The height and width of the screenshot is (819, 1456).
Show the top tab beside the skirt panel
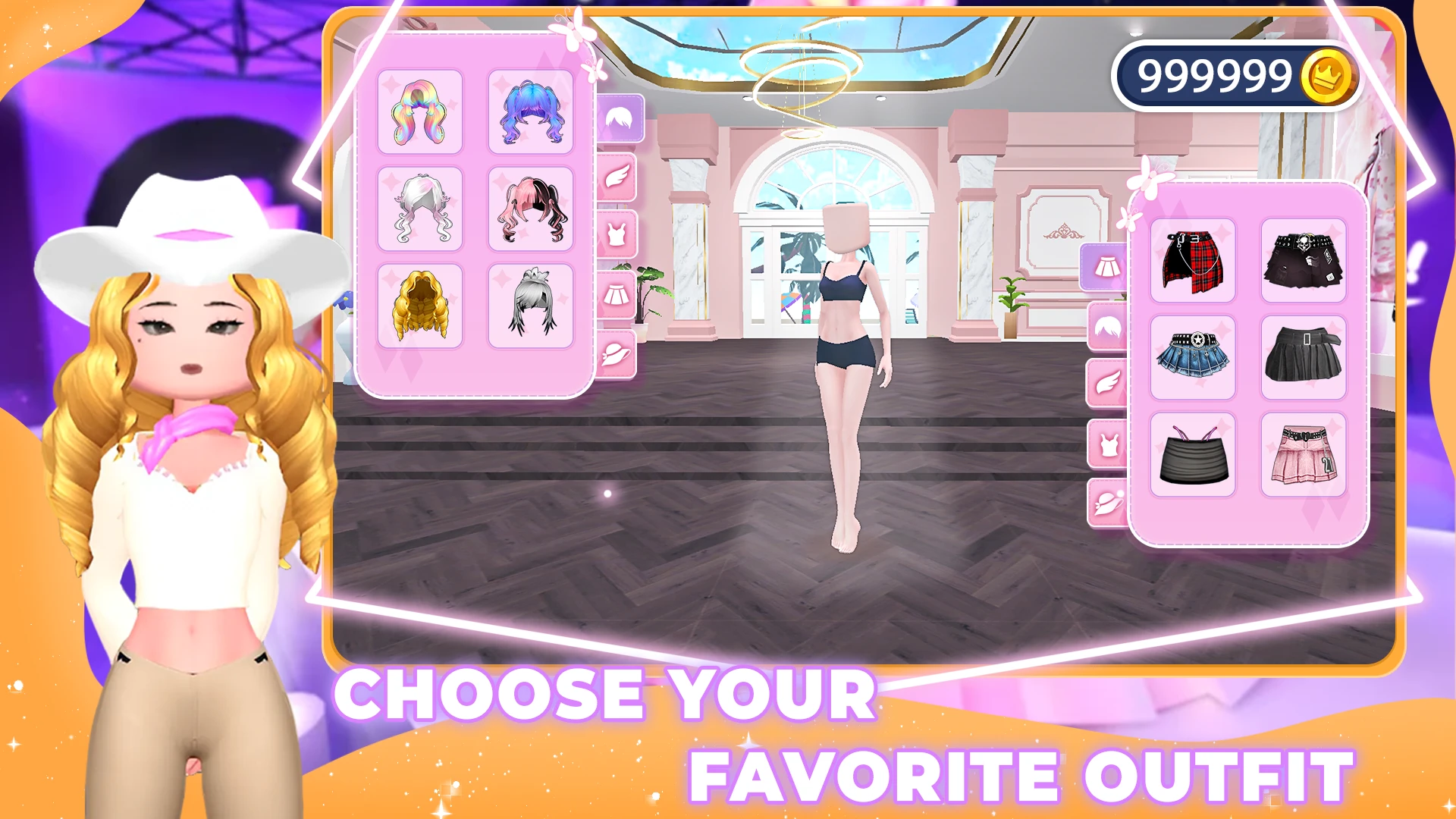[x=1107, y=444]
